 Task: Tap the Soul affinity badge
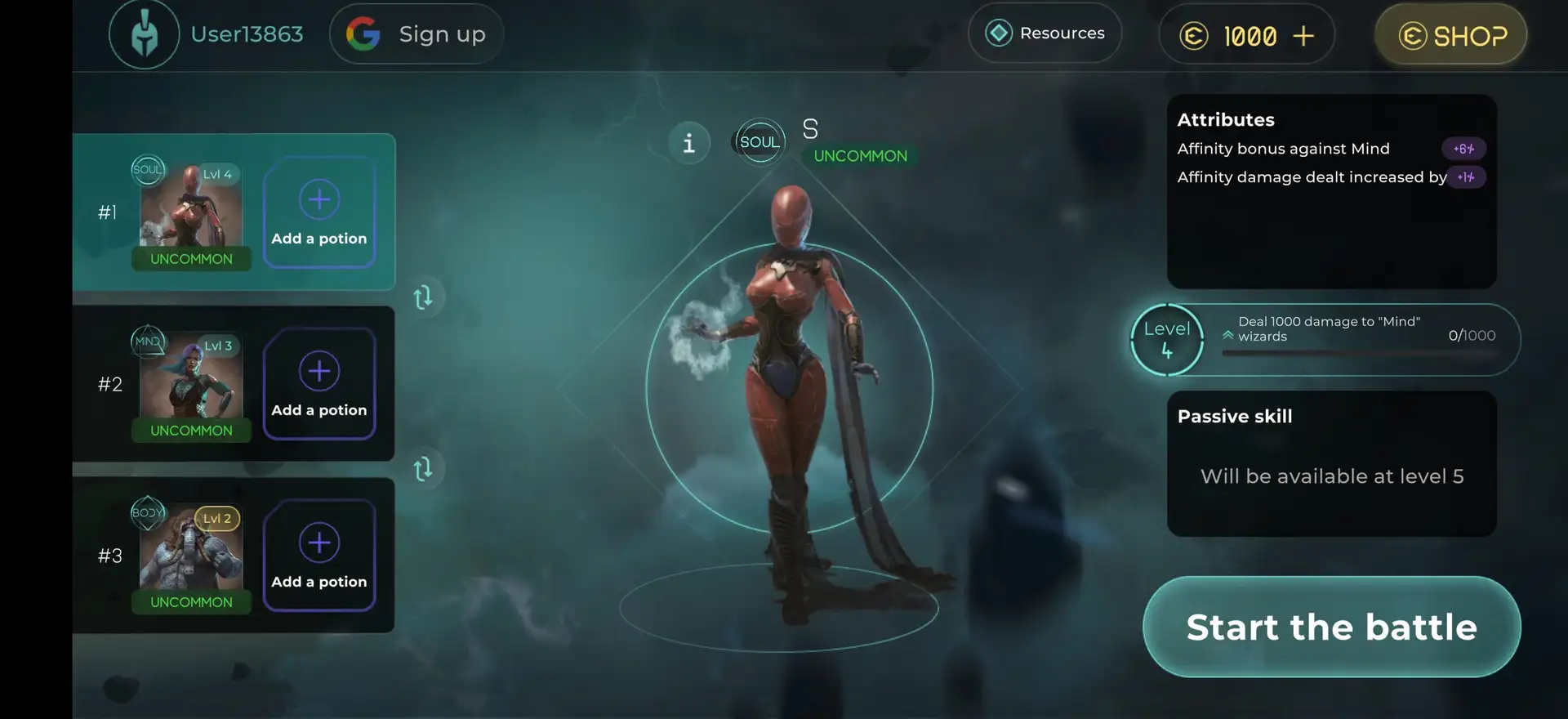pos(759,141)
